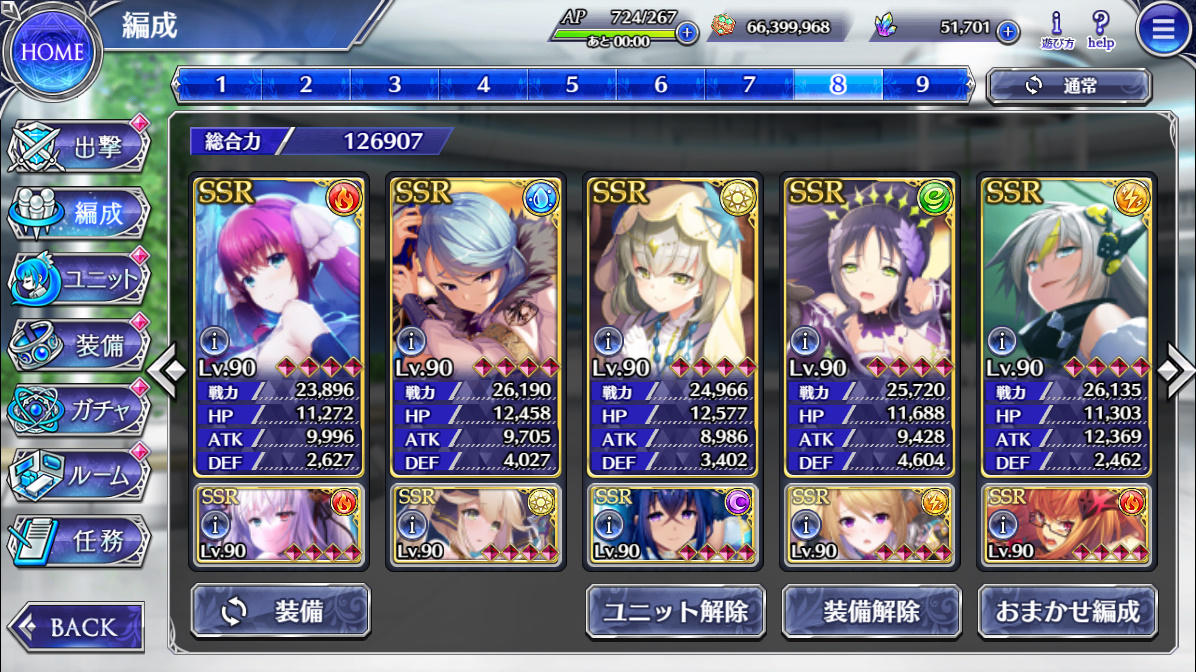1196x672 pixels.
Task: Open the 出撃 sortie menu
Action: coord(80,148)
